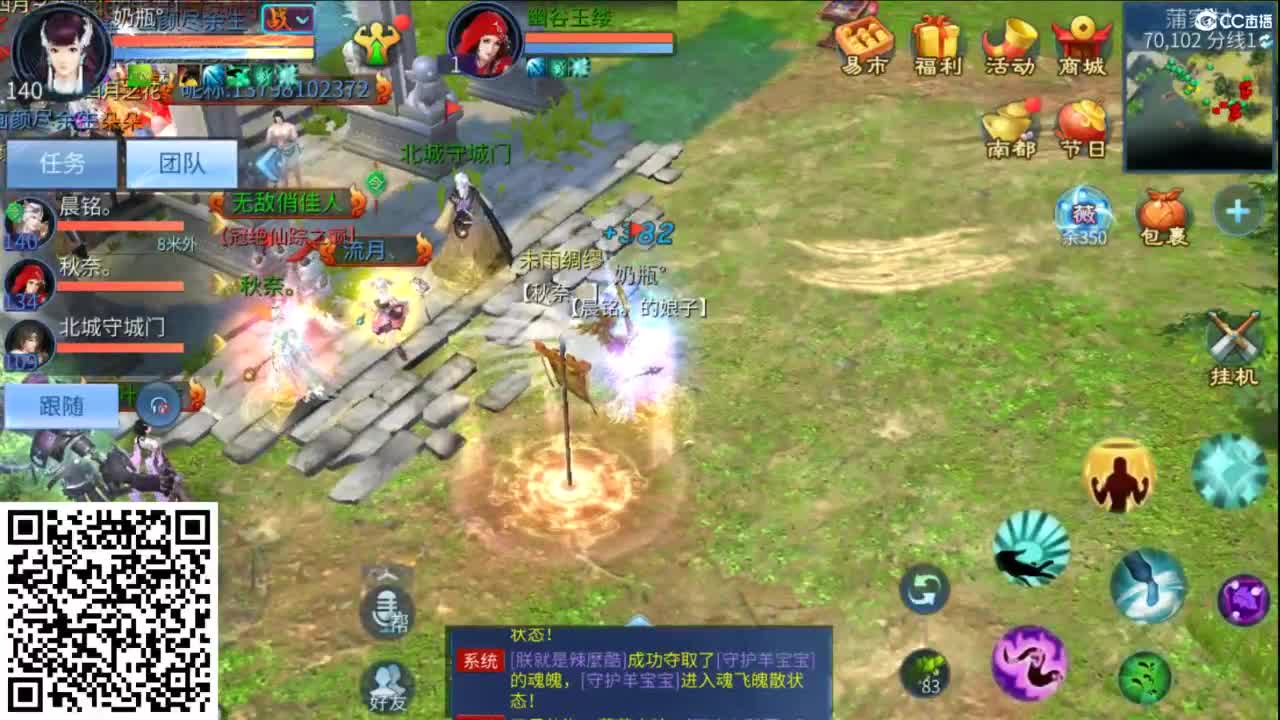Switch to the 任务 quest tab
This screenshot has width=1280, height=720.
62,163
